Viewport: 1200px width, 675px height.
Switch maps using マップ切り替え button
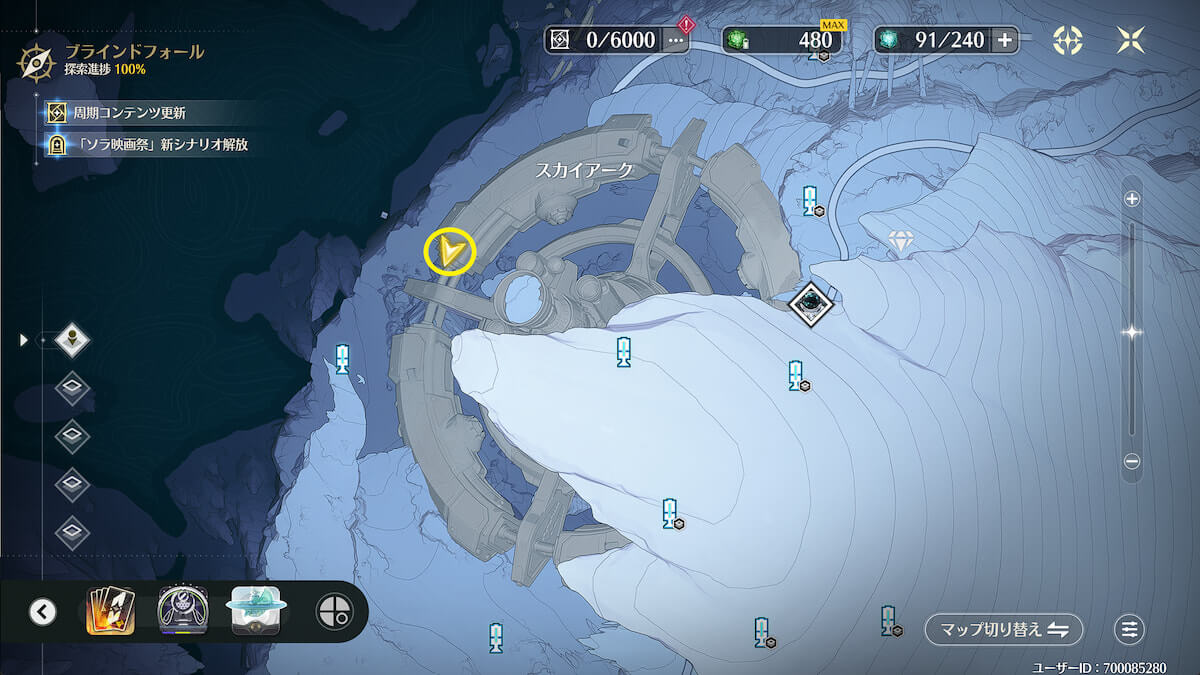(1004, 630)
